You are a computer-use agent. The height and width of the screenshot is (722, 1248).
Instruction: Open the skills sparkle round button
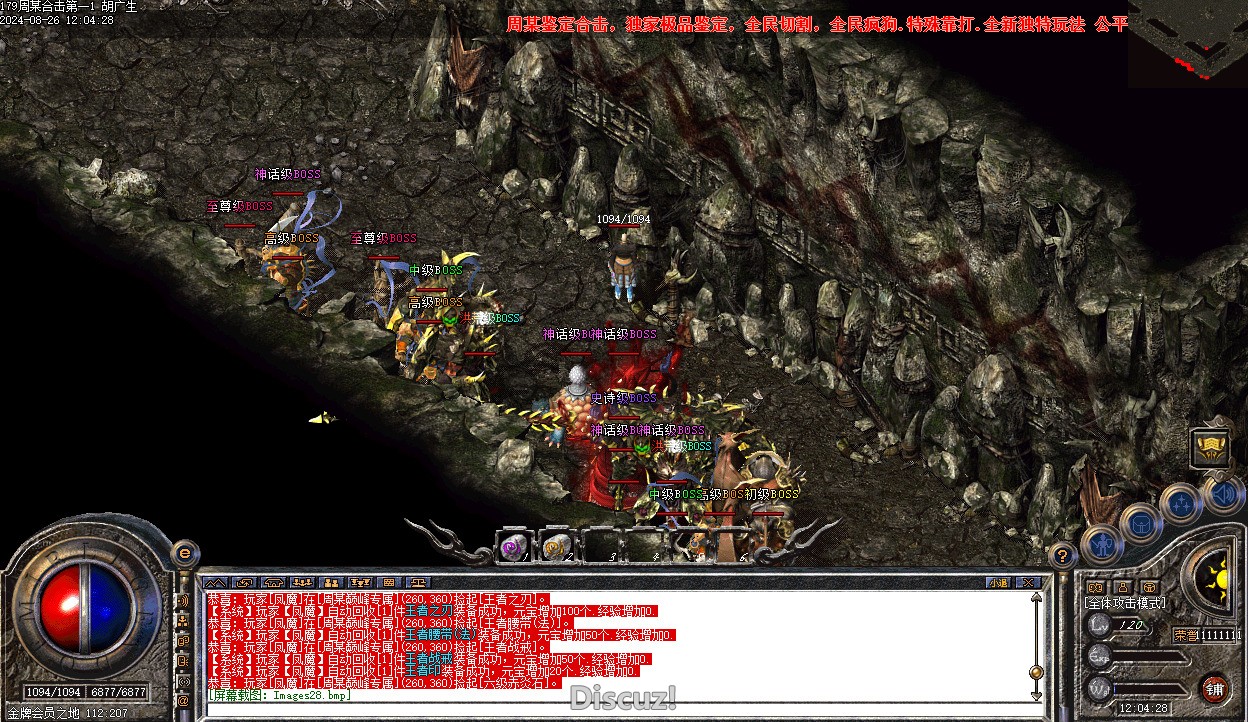(1181, 503)
